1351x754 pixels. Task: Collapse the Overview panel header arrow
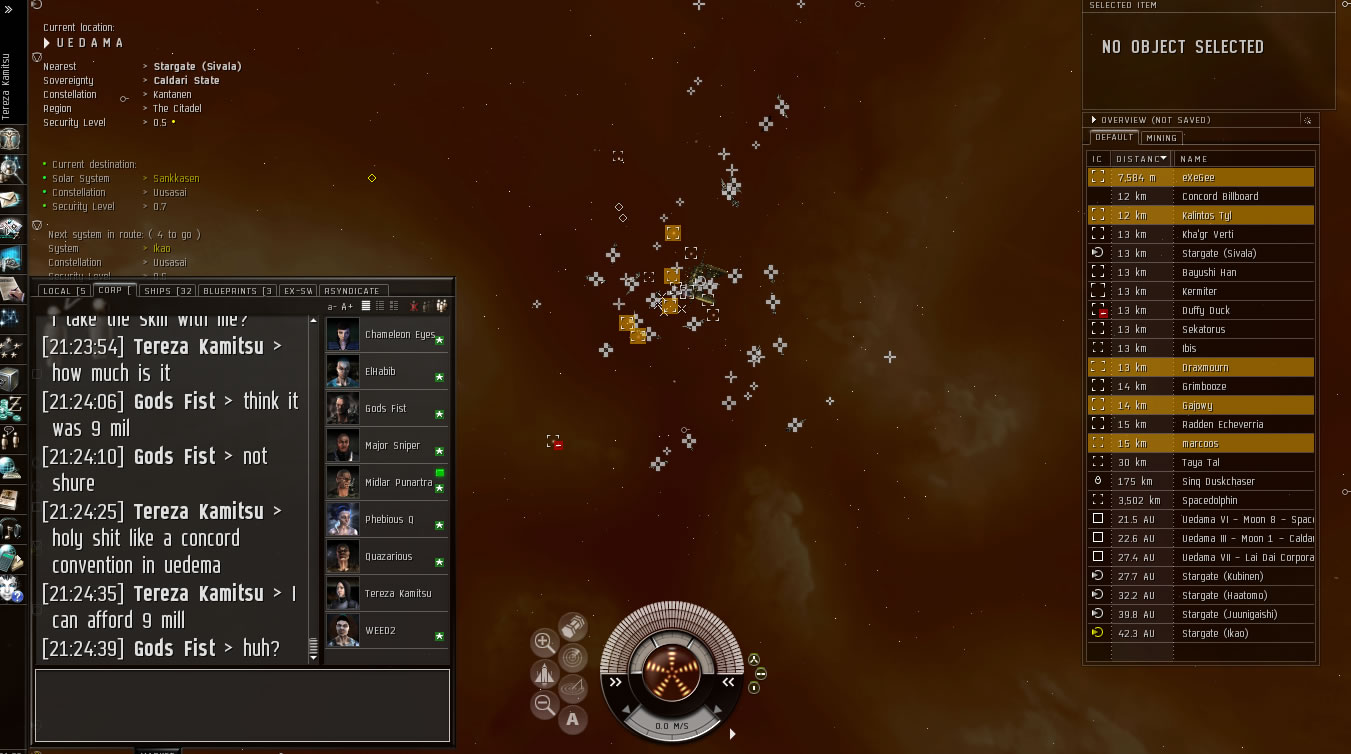click(x=1094, y=120)
